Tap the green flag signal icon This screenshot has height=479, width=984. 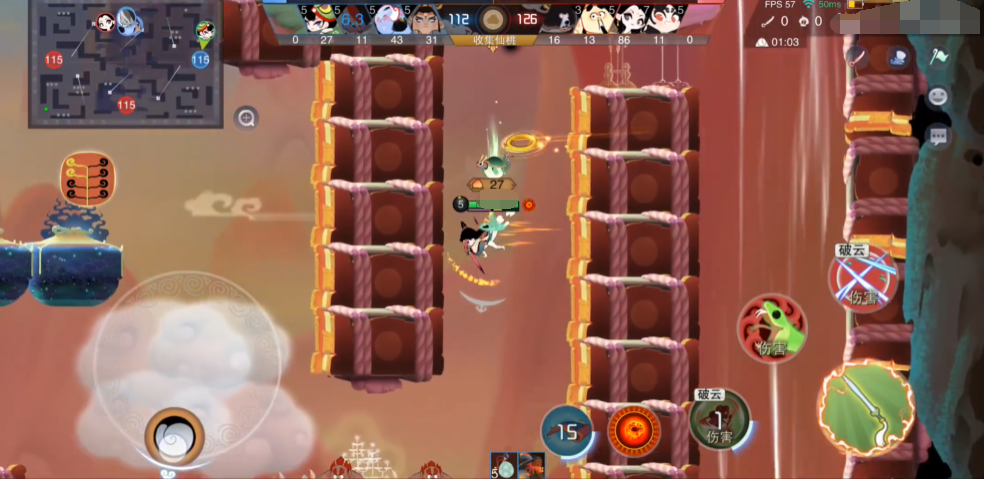pos(938,56)
